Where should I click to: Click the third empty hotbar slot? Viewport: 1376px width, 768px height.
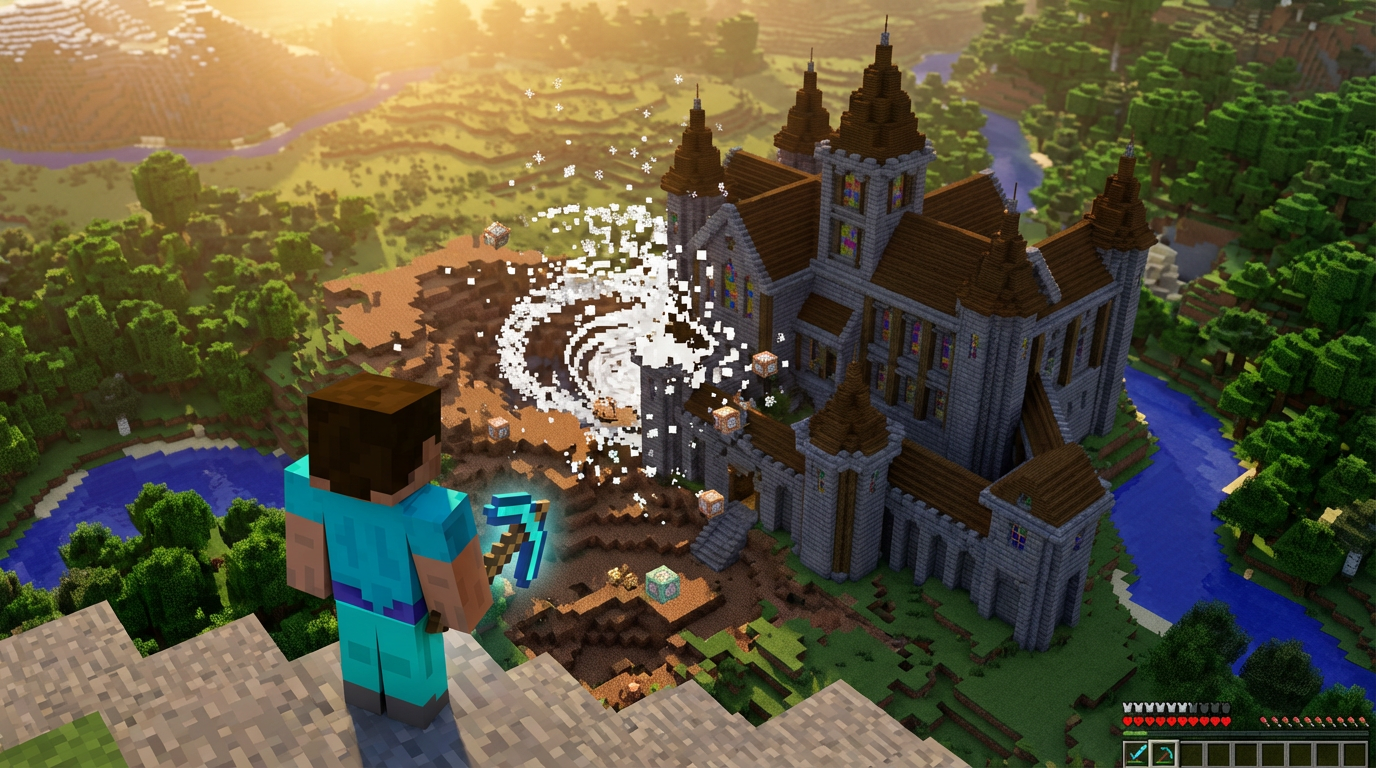[x=1245, y=753]
